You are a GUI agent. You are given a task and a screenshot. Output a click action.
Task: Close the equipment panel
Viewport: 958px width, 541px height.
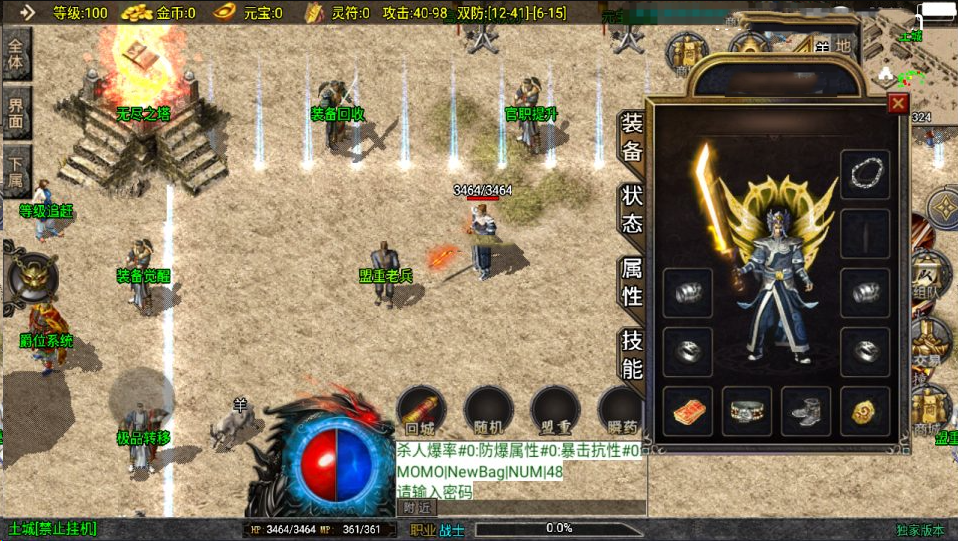click(x=897, y=104)
